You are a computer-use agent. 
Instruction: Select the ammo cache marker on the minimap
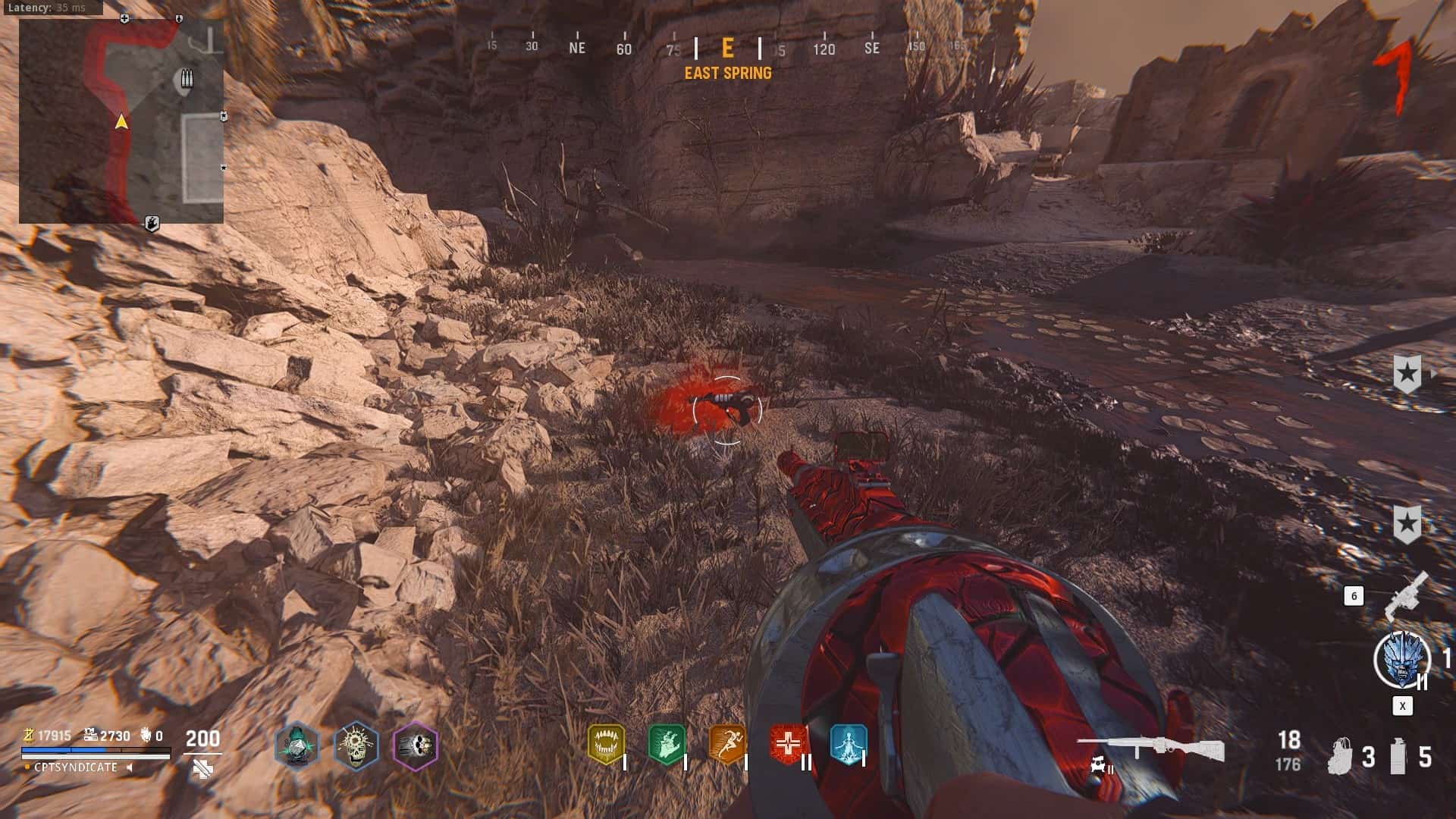coord(187,80)
